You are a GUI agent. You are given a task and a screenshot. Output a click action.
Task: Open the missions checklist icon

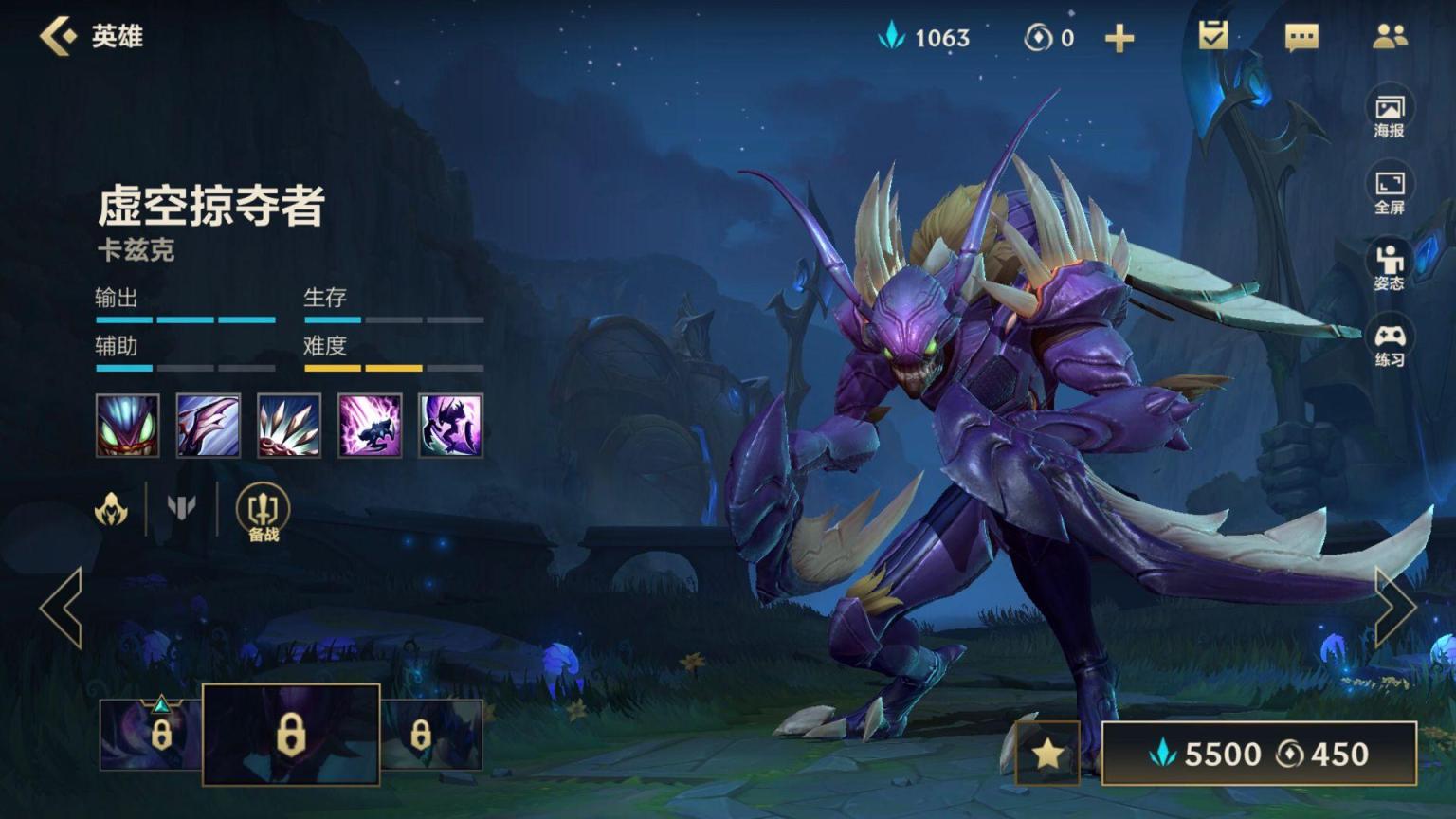point(1212,37)
